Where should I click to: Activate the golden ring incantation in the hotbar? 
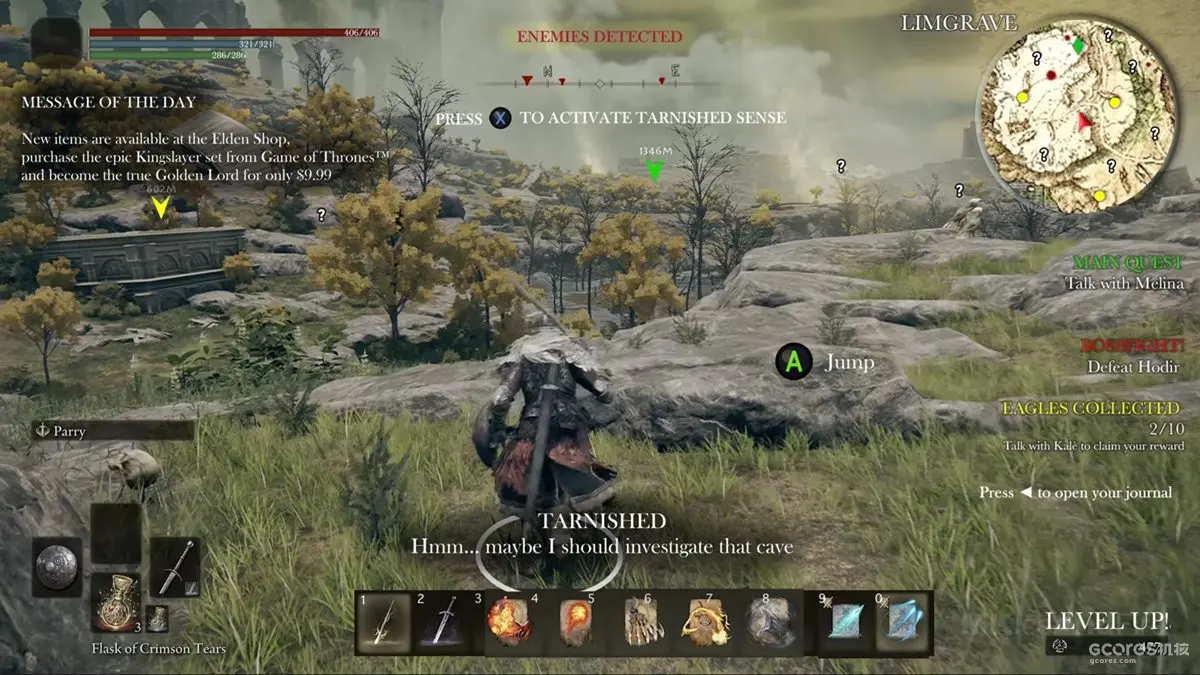pyautogui.click(x=705, y=623)
